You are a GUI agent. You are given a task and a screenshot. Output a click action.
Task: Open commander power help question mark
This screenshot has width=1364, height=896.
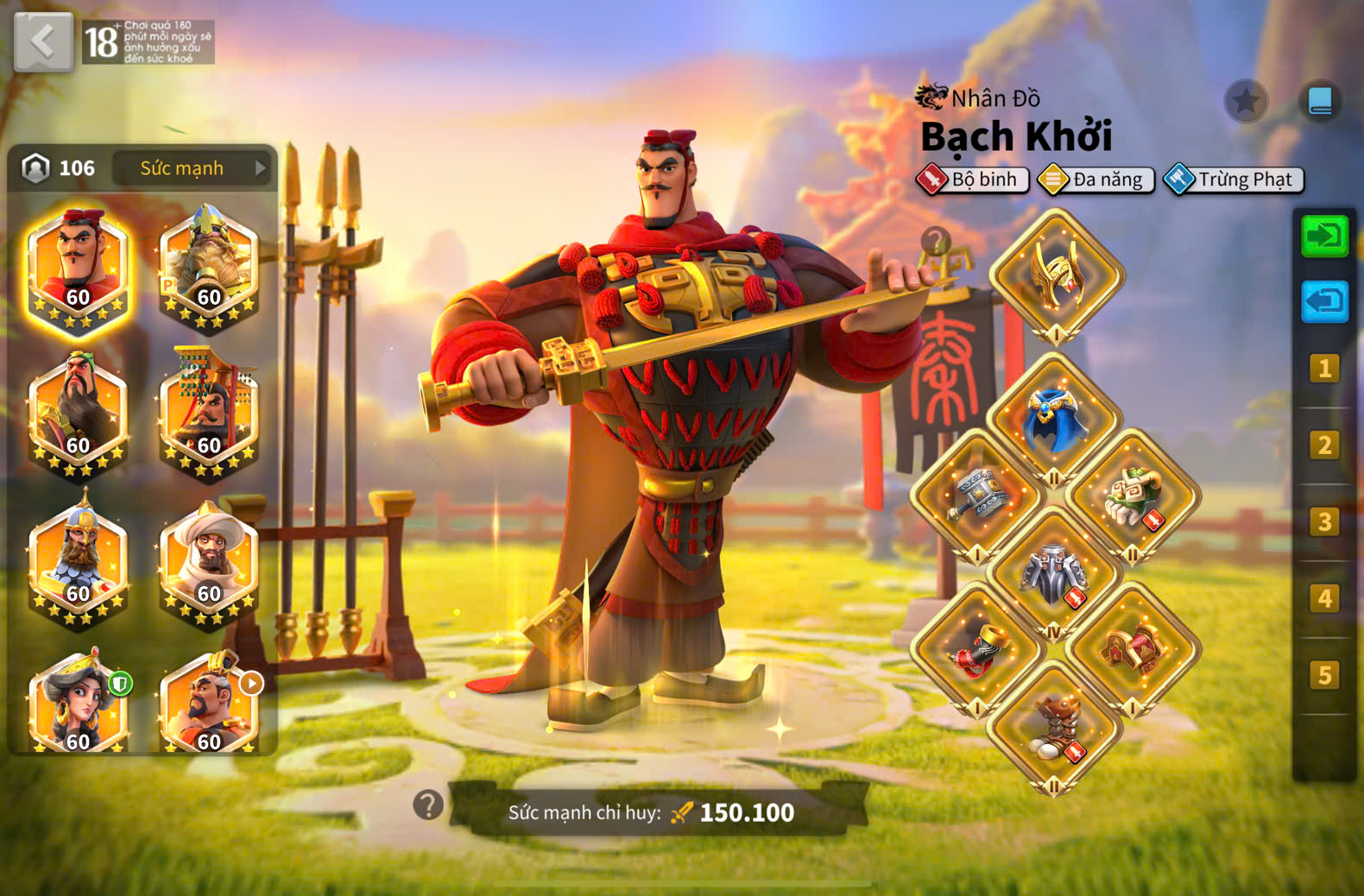(x=428, y=805)
